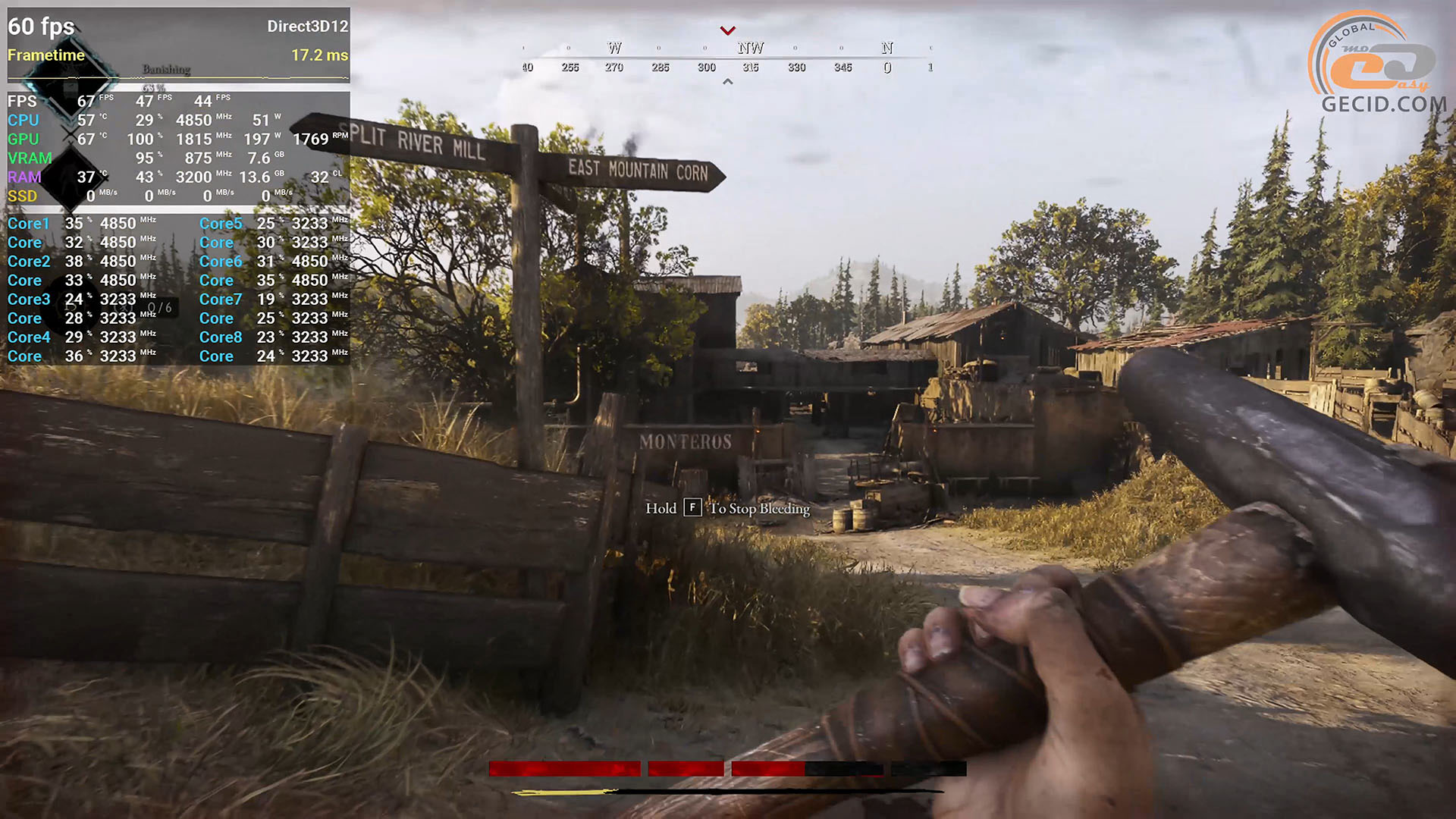Click the compass heading strip
This screenshot has height=819, width=1456.
coord(726,58)
